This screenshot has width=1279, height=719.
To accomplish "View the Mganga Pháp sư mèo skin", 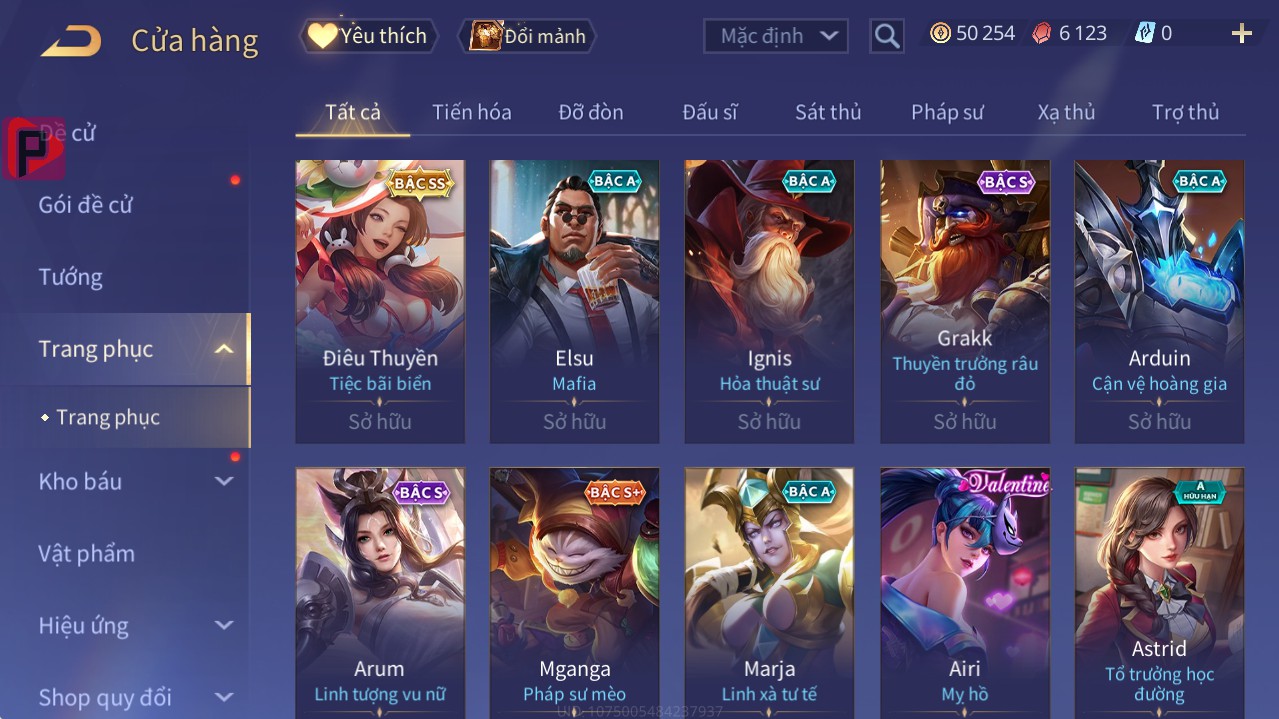I will (574, 590).
